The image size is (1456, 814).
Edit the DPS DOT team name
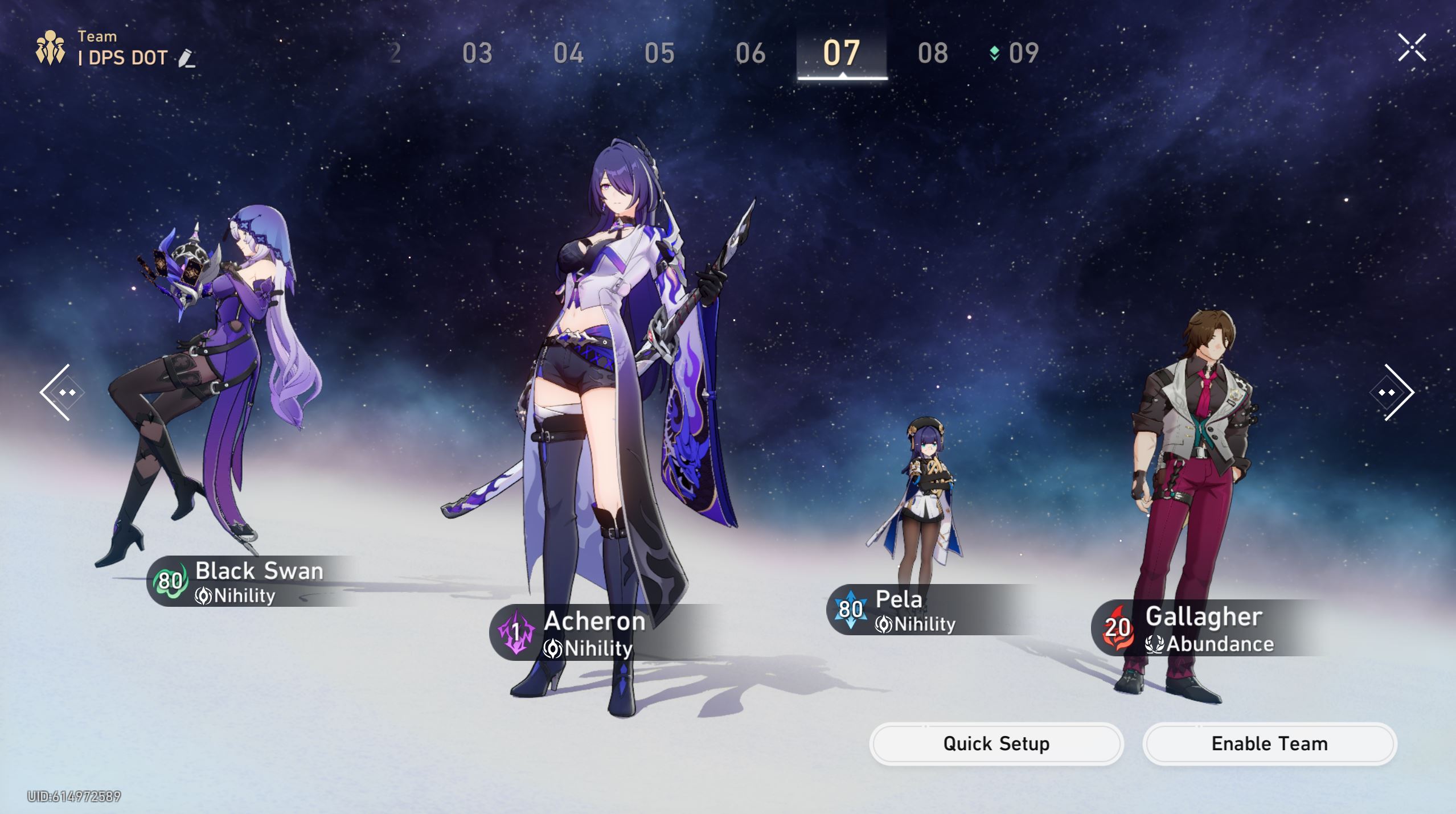pyautogui.click(x=186, y=58)
